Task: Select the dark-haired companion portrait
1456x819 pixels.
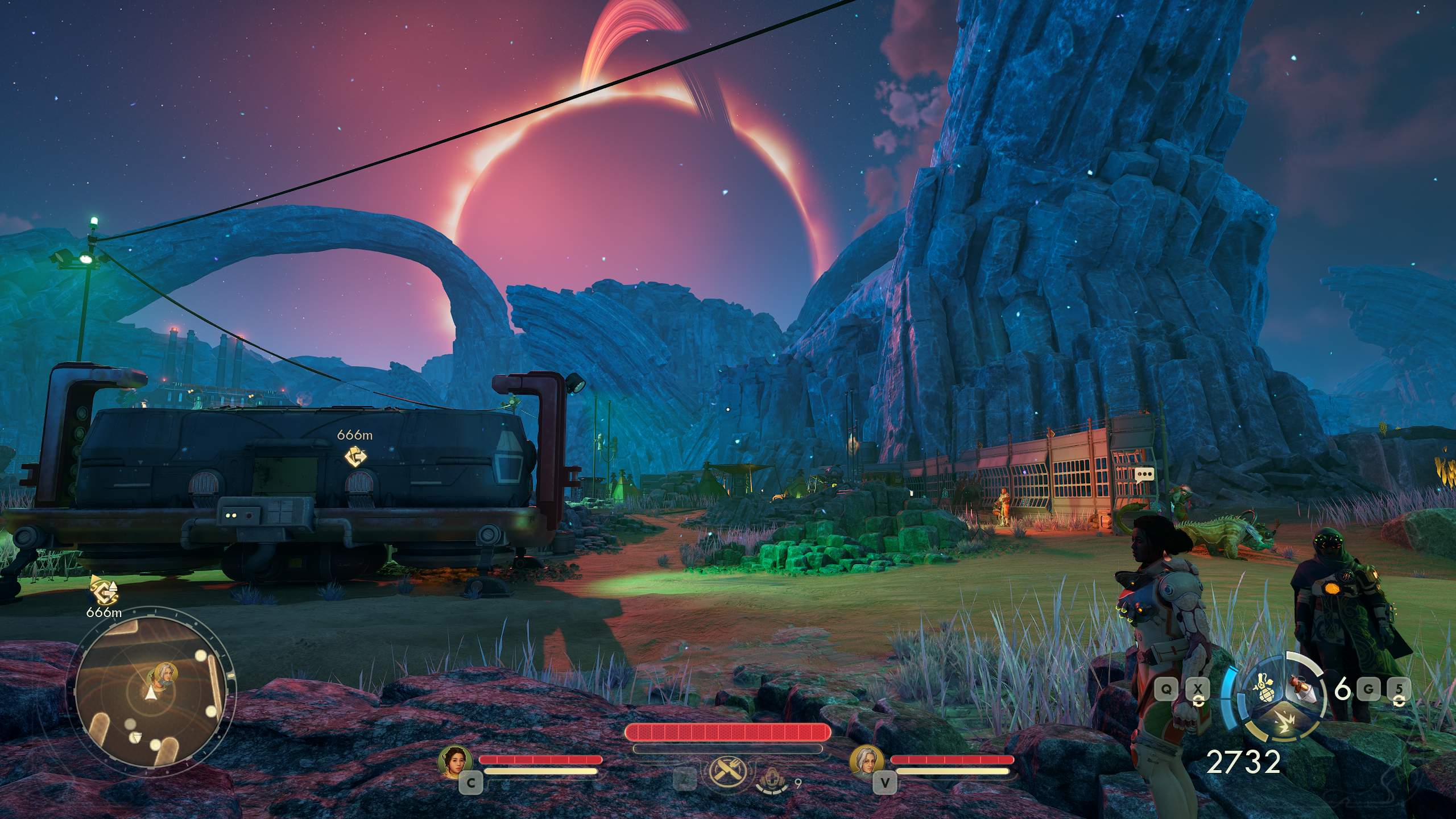Action: (x=456, y=761)
